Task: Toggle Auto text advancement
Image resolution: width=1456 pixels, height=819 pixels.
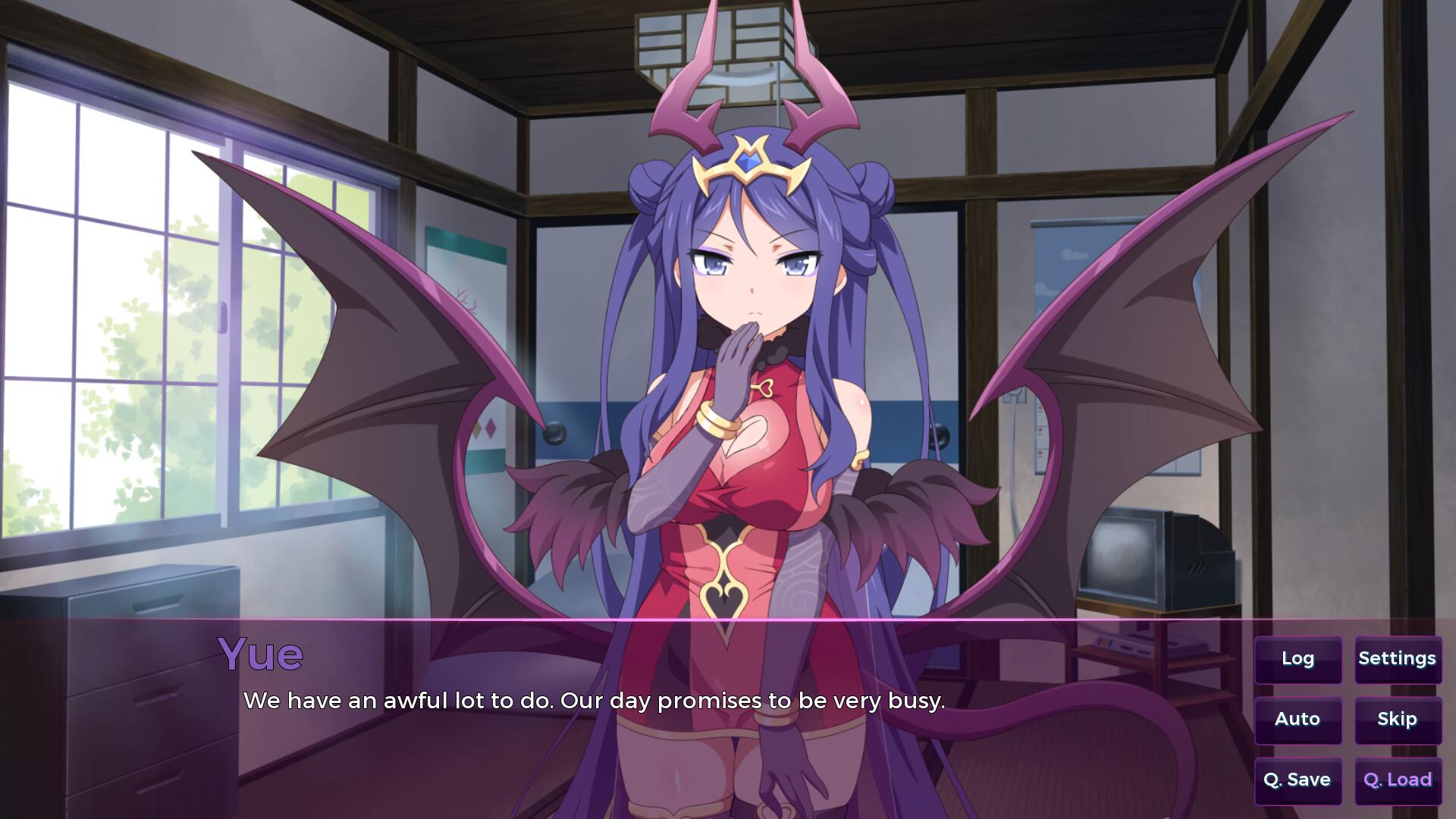Action: (x=1298, y=720)
